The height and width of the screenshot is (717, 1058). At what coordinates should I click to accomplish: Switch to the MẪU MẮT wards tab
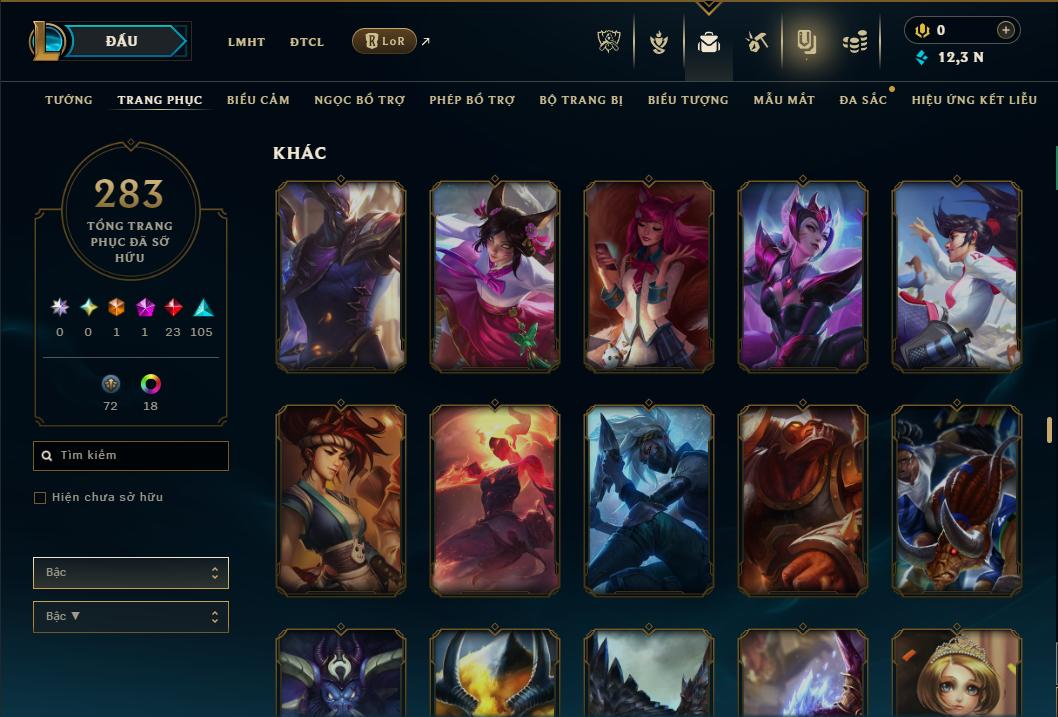point(784,100)
